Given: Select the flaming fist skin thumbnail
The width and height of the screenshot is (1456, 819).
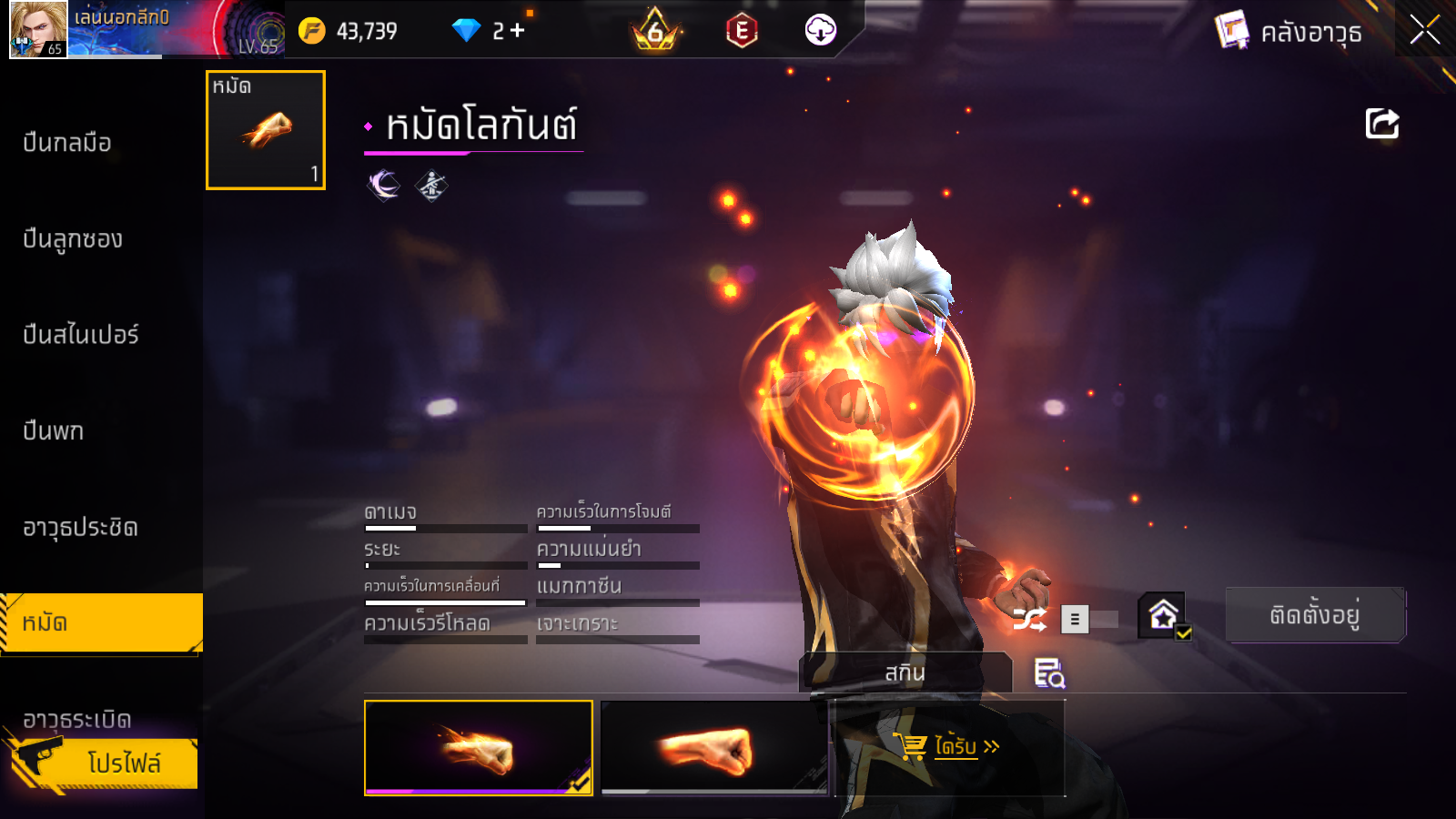Looking at the screenshot, I should coord(479,748).
